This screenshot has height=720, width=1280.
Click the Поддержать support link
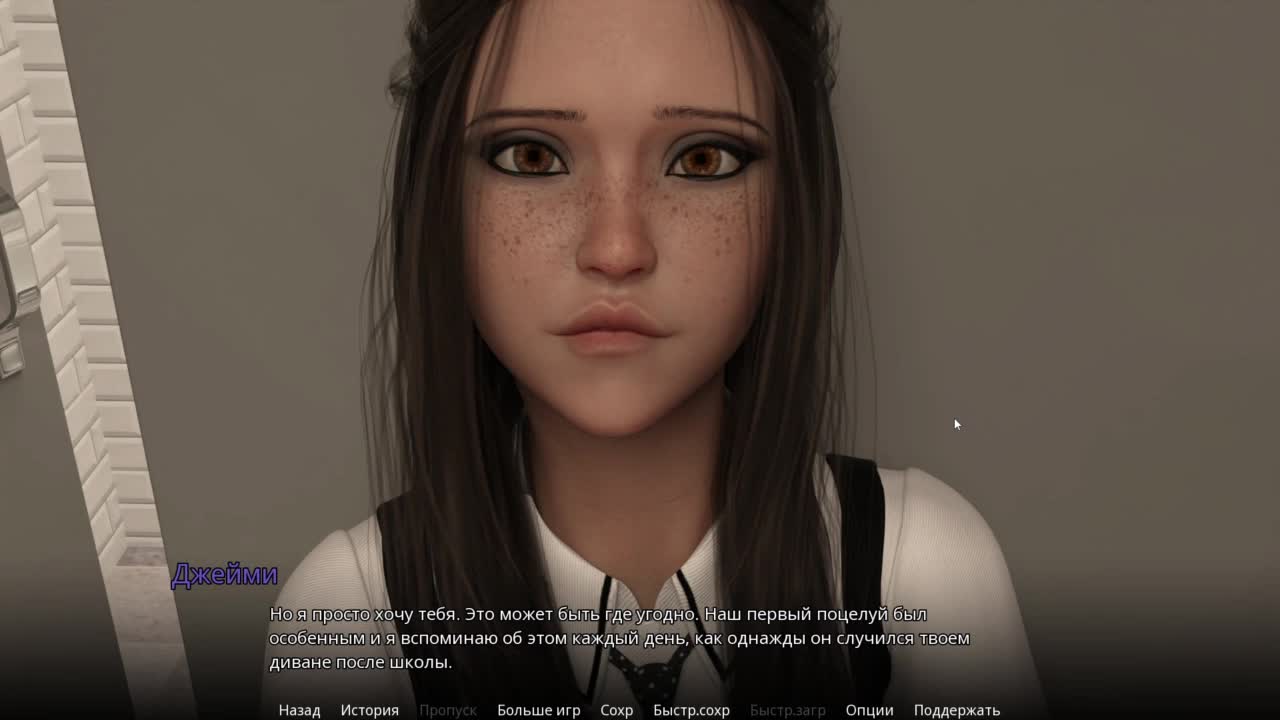point(956,710)
